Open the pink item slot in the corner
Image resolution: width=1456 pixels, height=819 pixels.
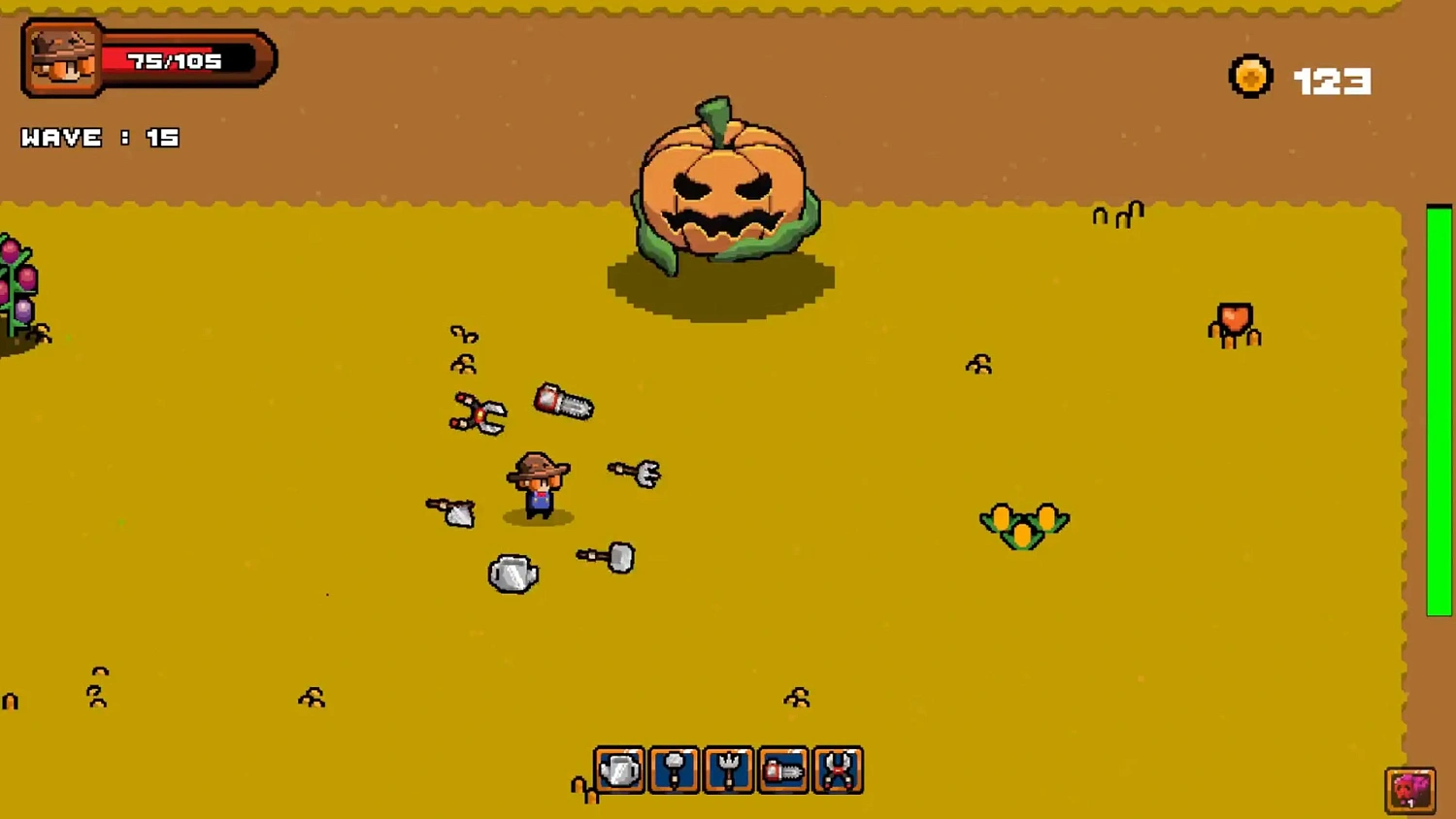1410,789
